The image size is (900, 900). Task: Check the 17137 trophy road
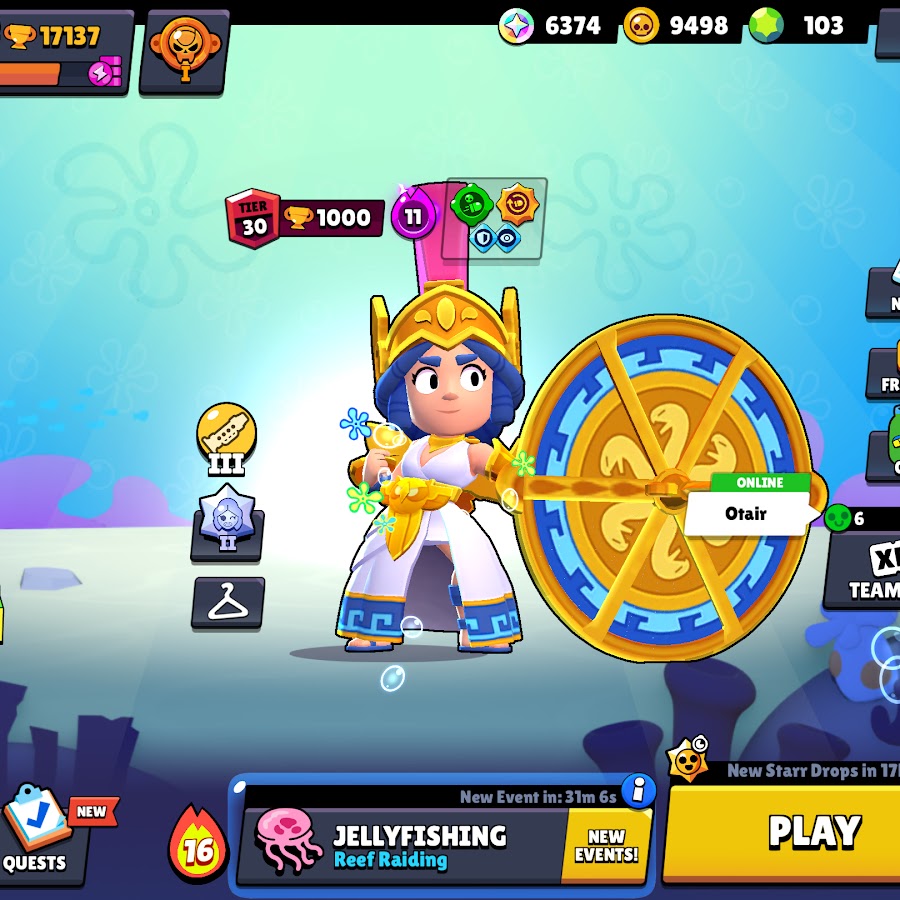(66, 50)
